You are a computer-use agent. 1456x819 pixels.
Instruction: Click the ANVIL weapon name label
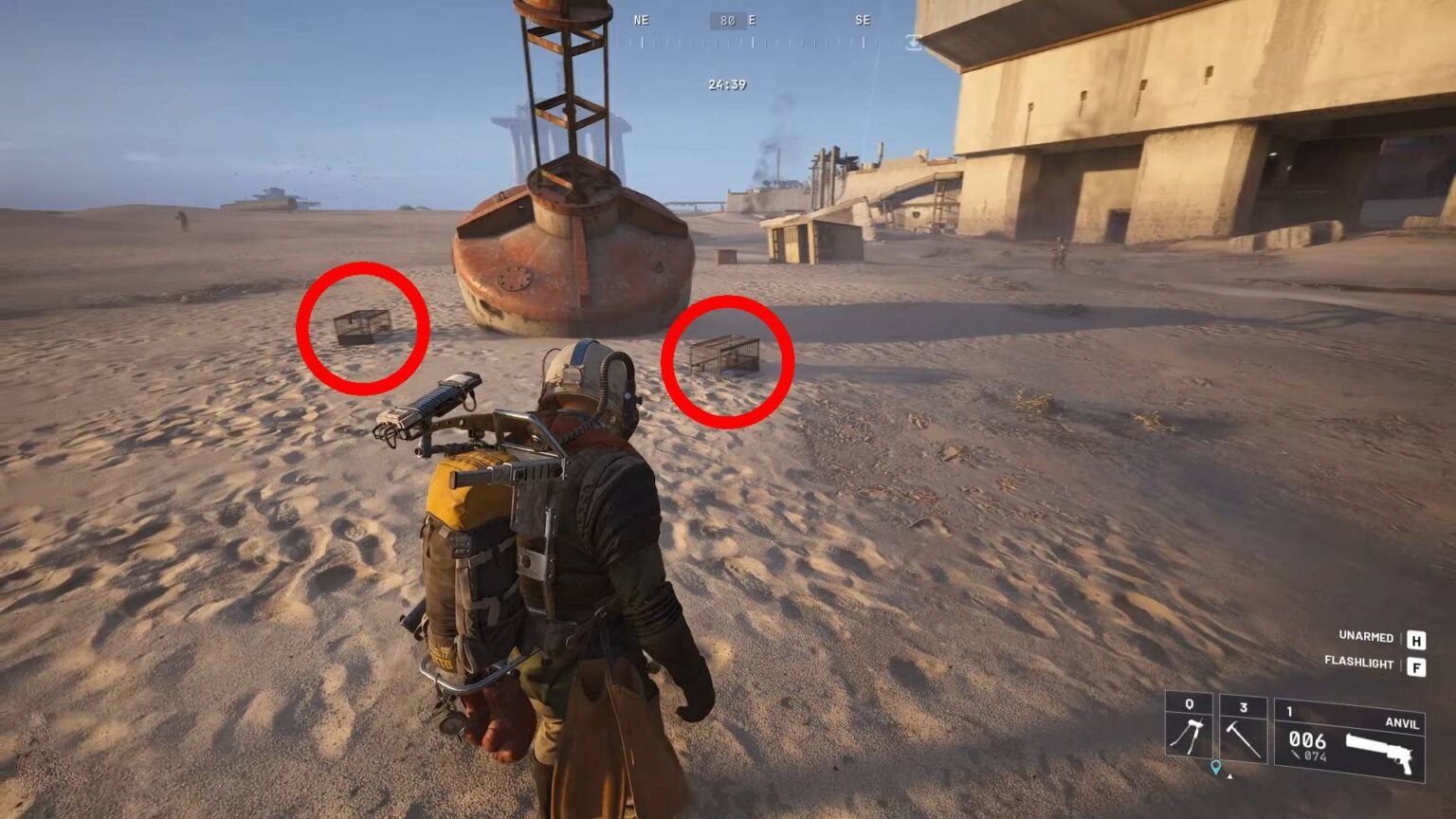click(1403, 724)
